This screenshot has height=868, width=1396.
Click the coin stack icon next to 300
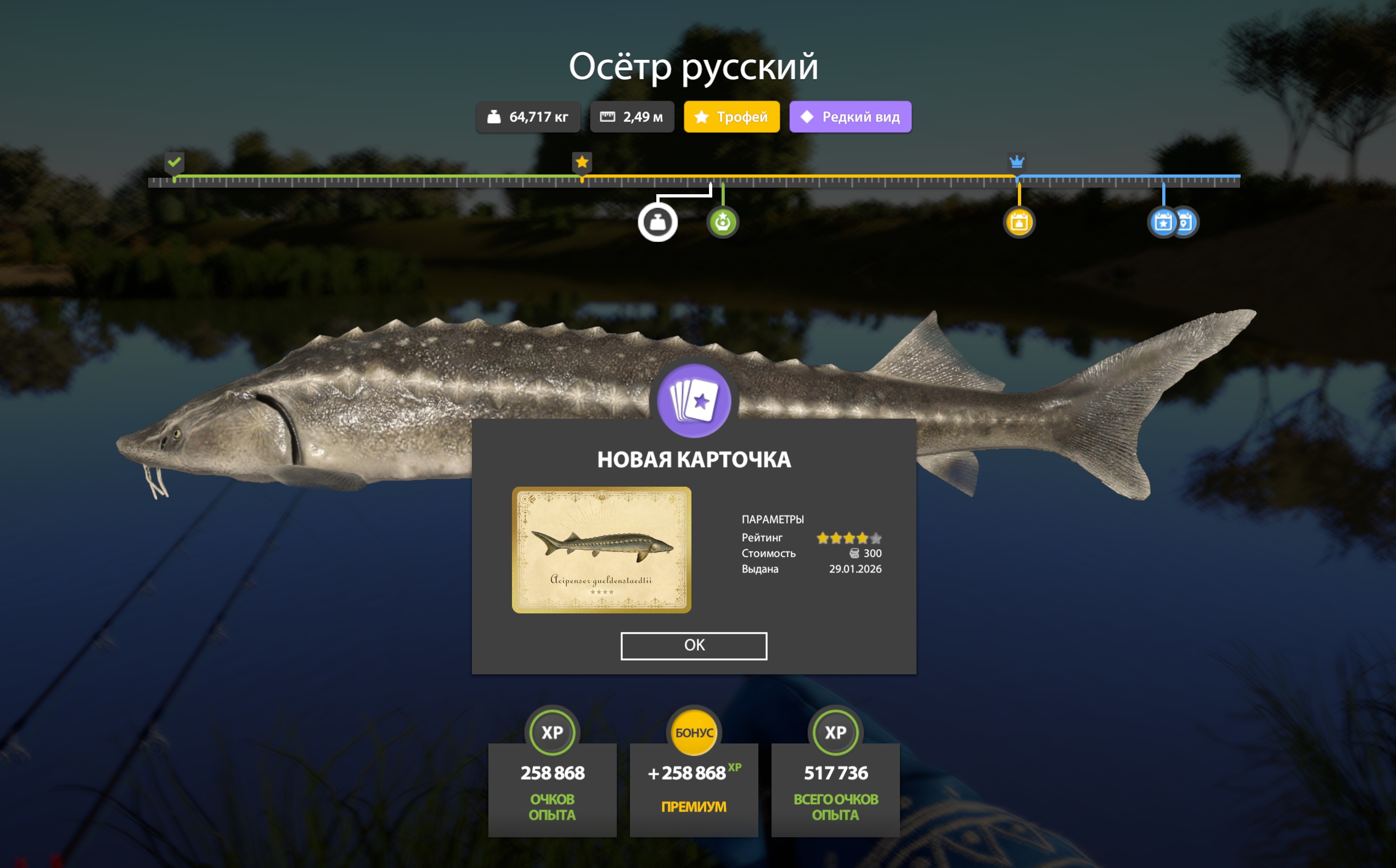click(855, 554)
